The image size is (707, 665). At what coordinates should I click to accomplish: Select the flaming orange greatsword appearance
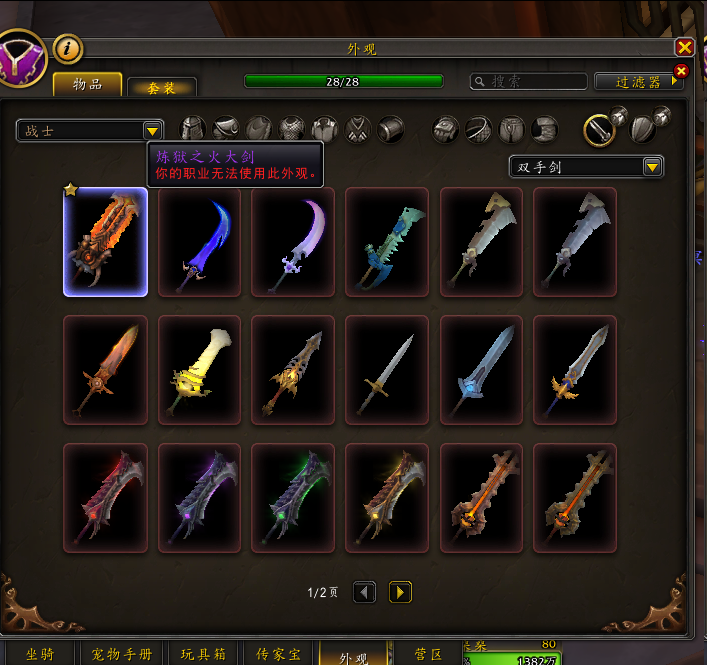tap(106, 242)
